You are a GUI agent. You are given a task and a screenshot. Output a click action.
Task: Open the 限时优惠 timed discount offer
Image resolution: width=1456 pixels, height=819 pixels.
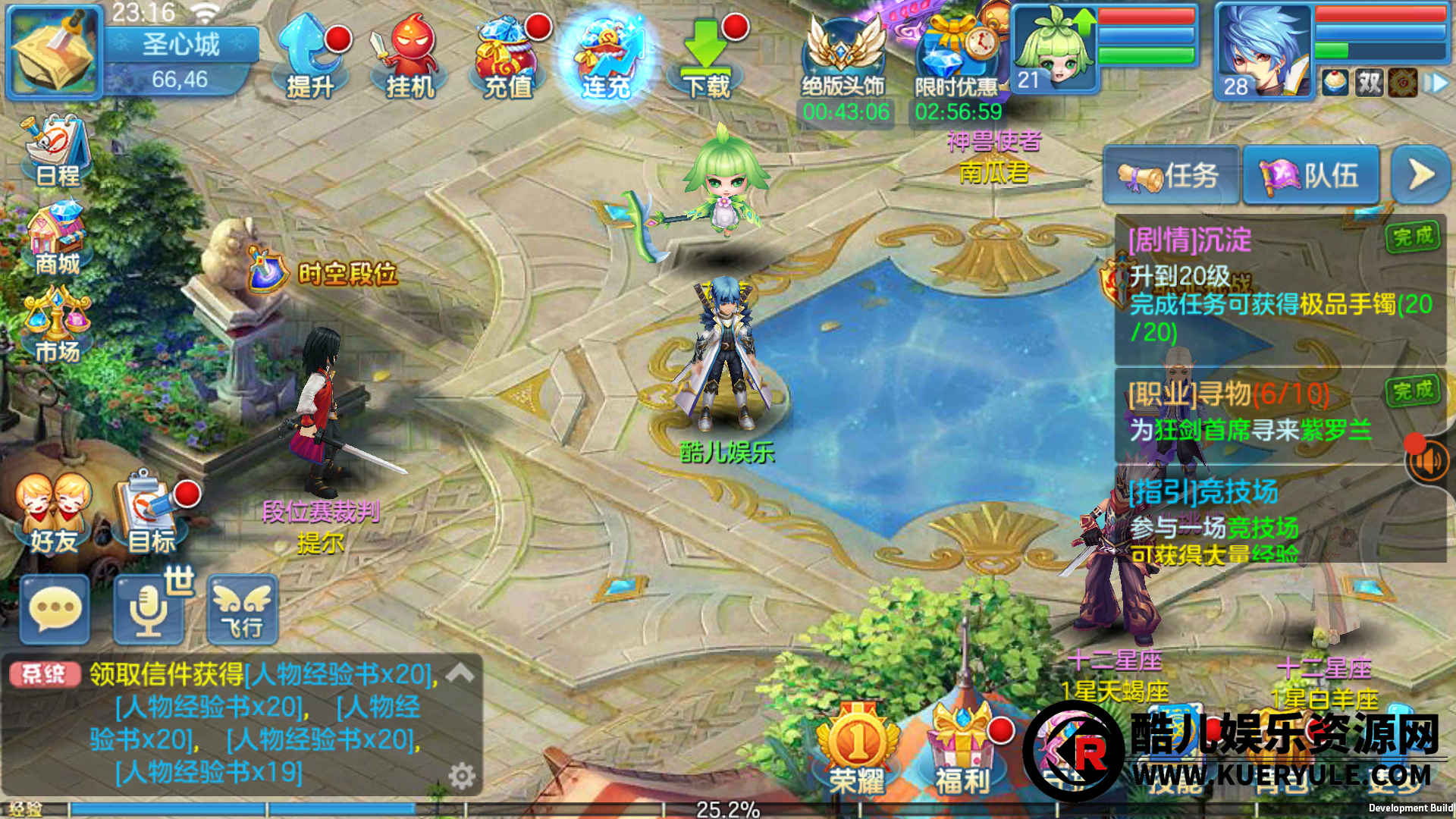(x=957, y=59)
